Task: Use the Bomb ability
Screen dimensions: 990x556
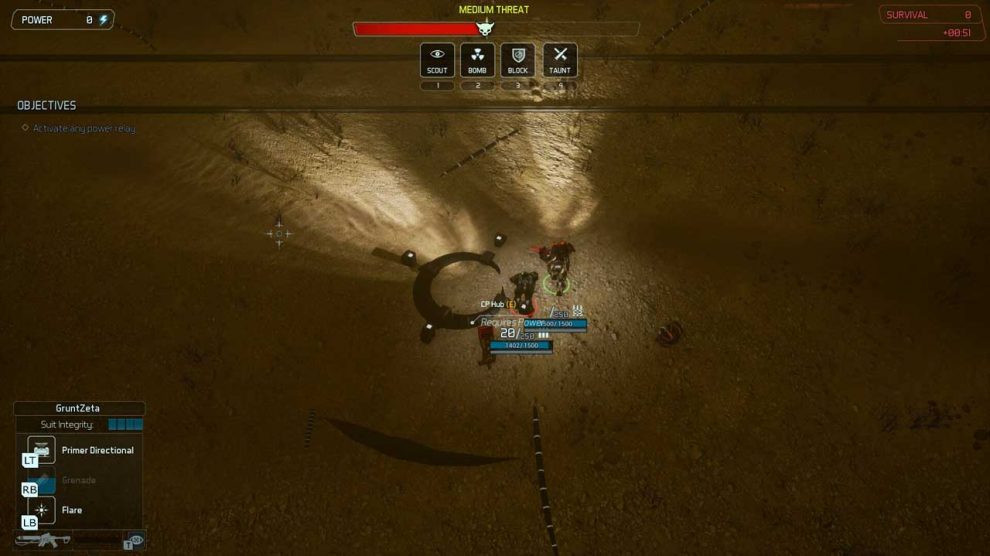Action: (x=477, y=59)
